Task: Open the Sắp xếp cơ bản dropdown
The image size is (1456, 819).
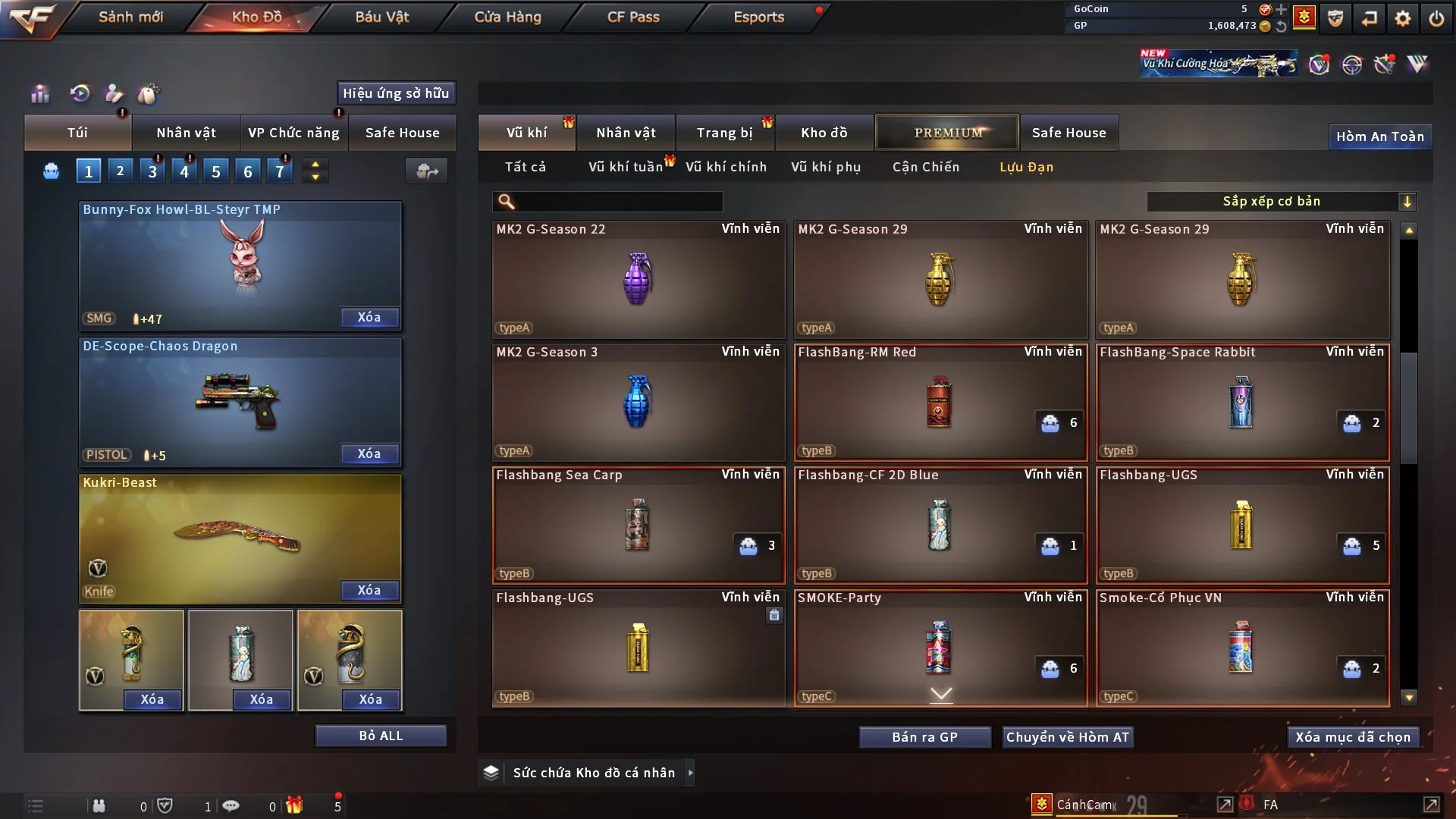Action: [x=1281, y=202]
